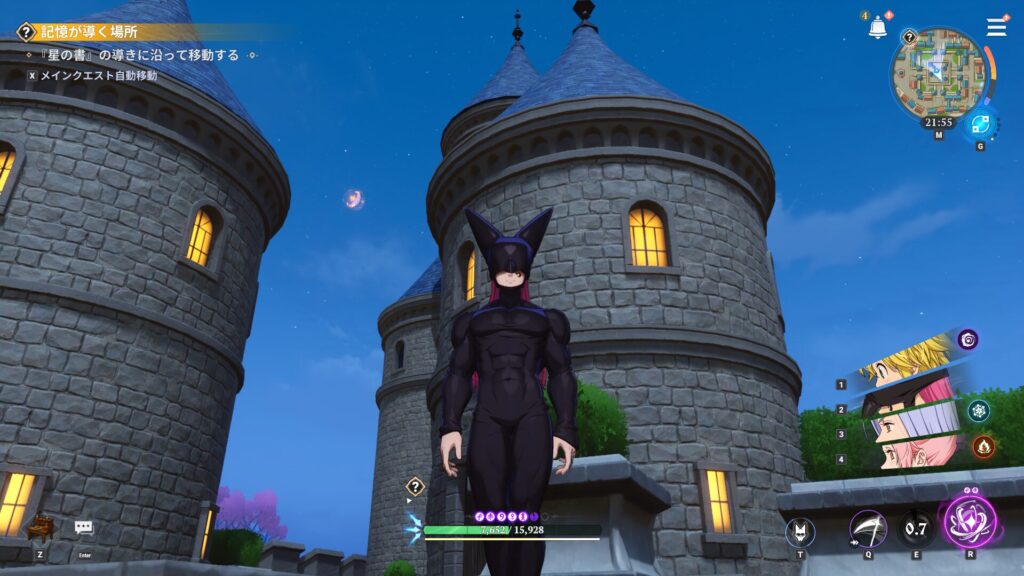Open the chat speech bubble
The image size is (1024, 576).
[84, 527]
